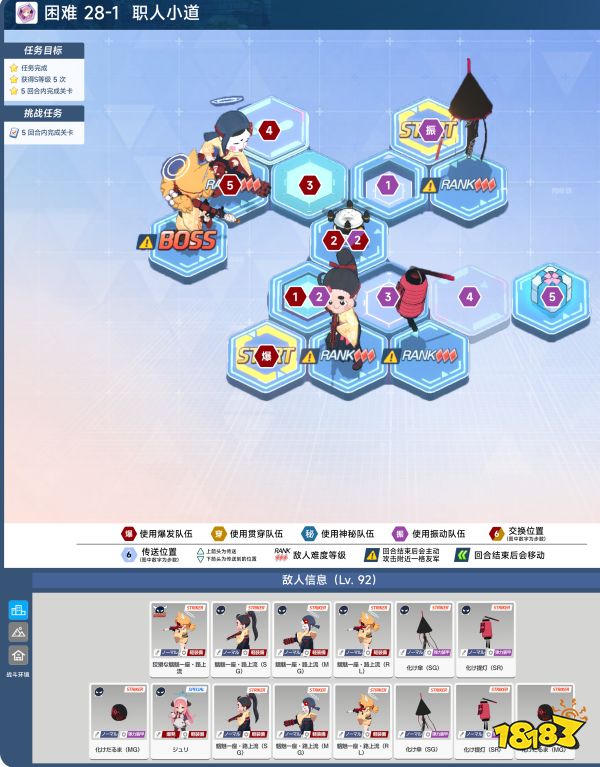Choose the lower START tile marked 爆
600x767 pixels.
(x=266, y=356)
